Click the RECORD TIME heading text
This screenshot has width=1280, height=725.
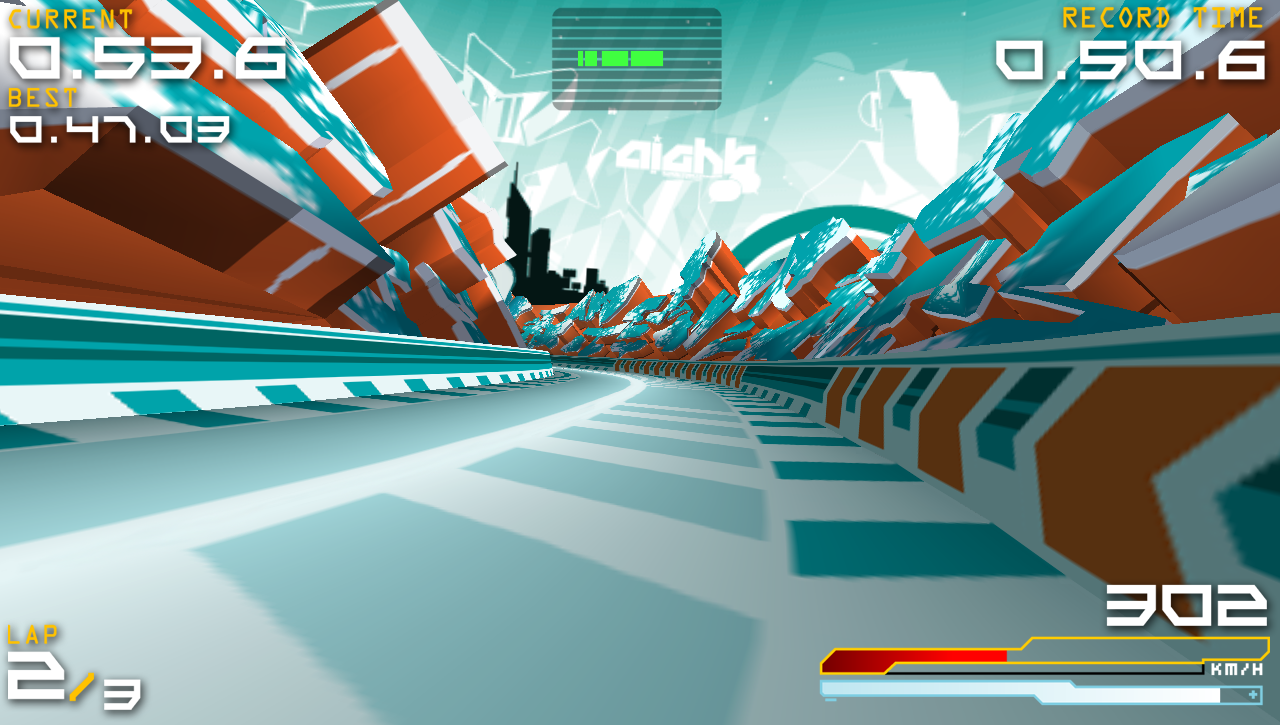click(1160, 17)
